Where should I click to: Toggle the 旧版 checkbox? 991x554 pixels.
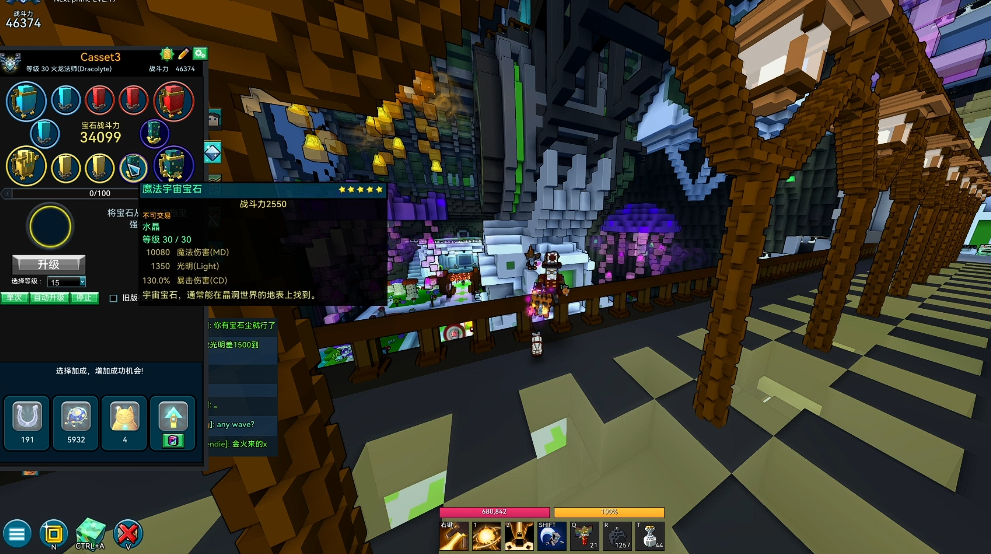113,297
